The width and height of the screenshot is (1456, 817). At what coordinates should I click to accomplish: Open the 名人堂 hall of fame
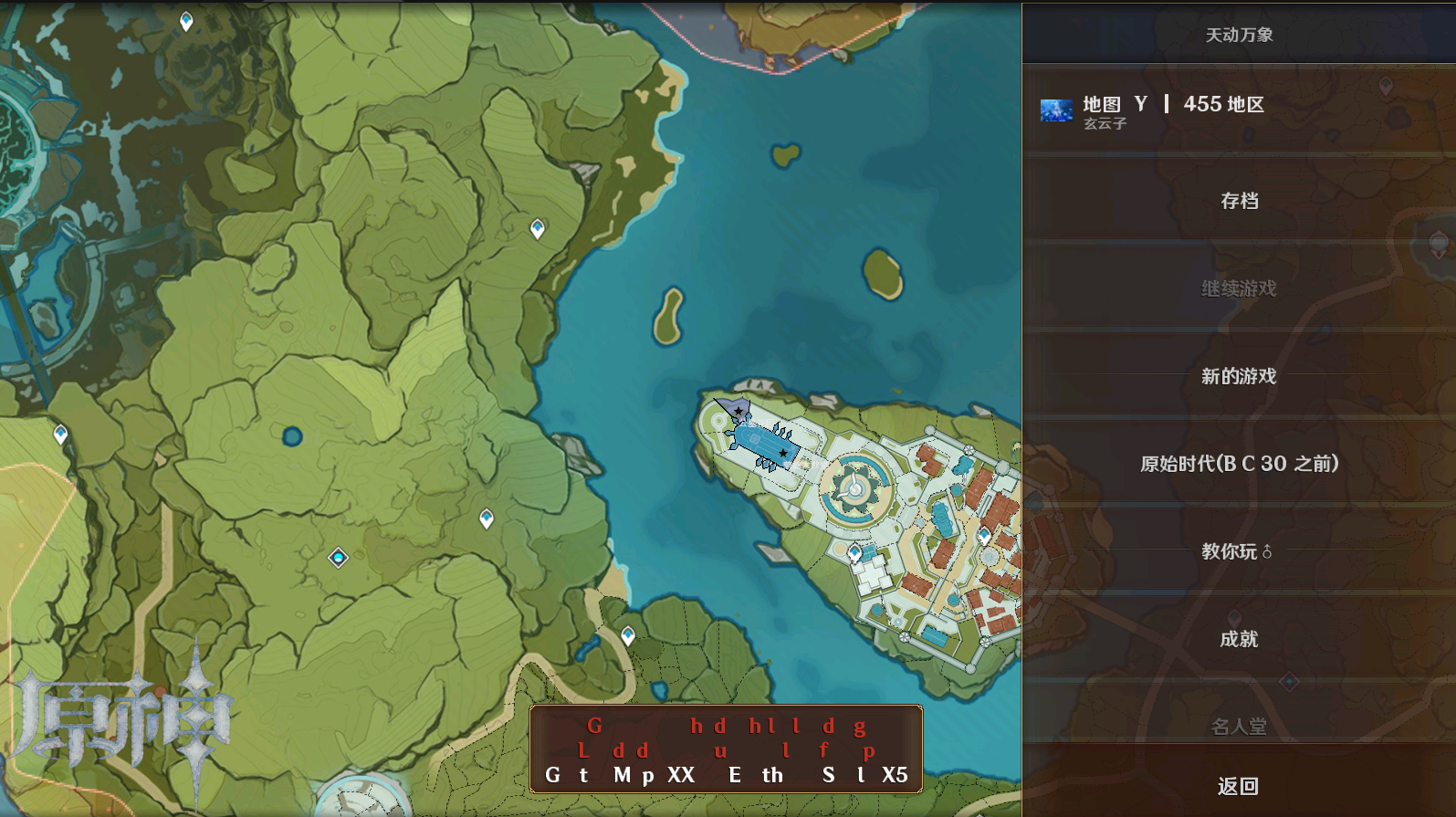(1239, 727)
